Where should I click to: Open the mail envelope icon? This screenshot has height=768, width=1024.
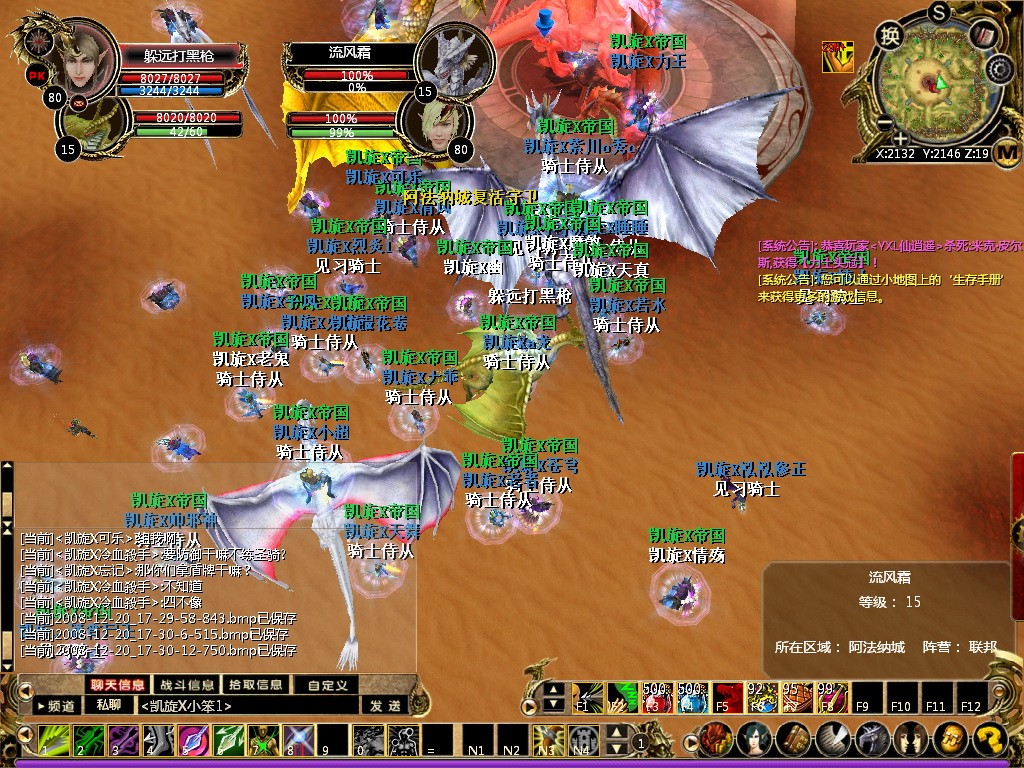[78, 101]
